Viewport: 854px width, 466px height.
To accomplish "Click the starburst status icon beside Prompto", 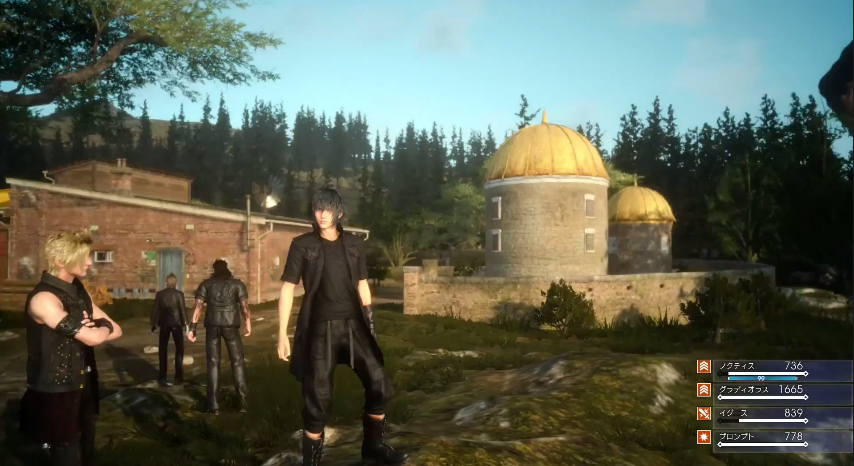I will 704,437.
